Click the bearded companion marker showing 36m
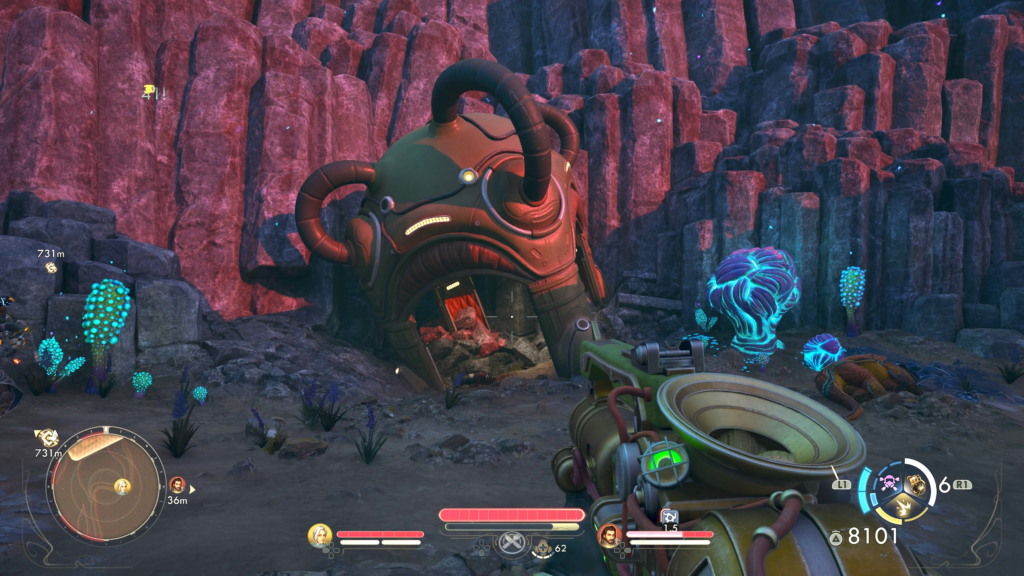Screen dimensions: 1024x576 coord(178,485)
